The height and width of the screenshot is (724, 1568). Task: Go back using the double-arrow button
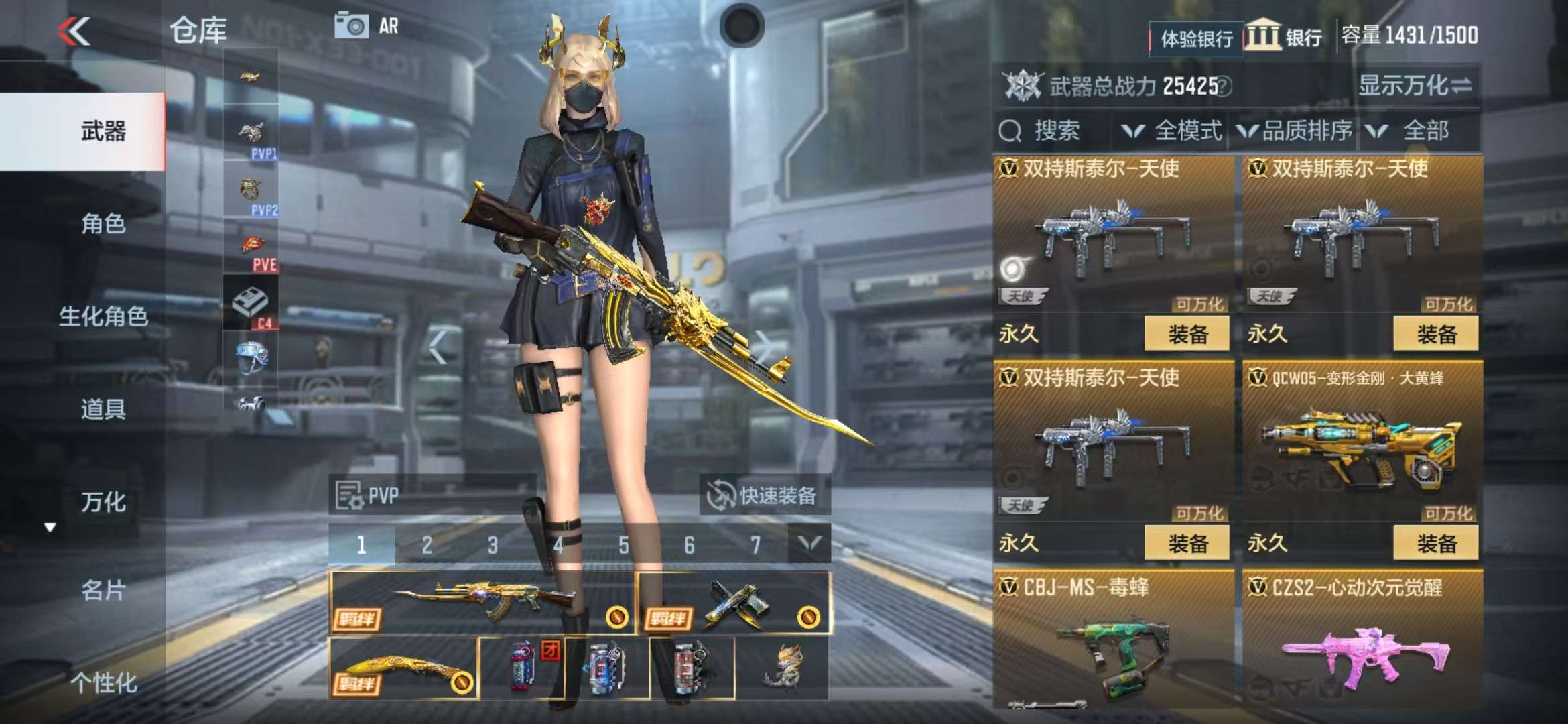click(x=74, y=32)
